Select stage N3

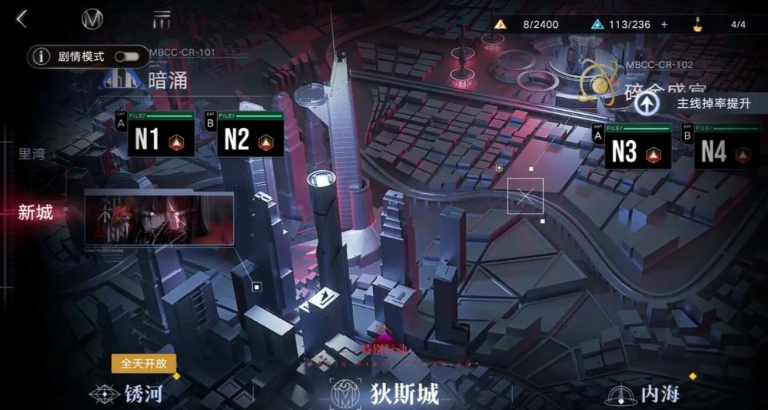tap(635, 150)
